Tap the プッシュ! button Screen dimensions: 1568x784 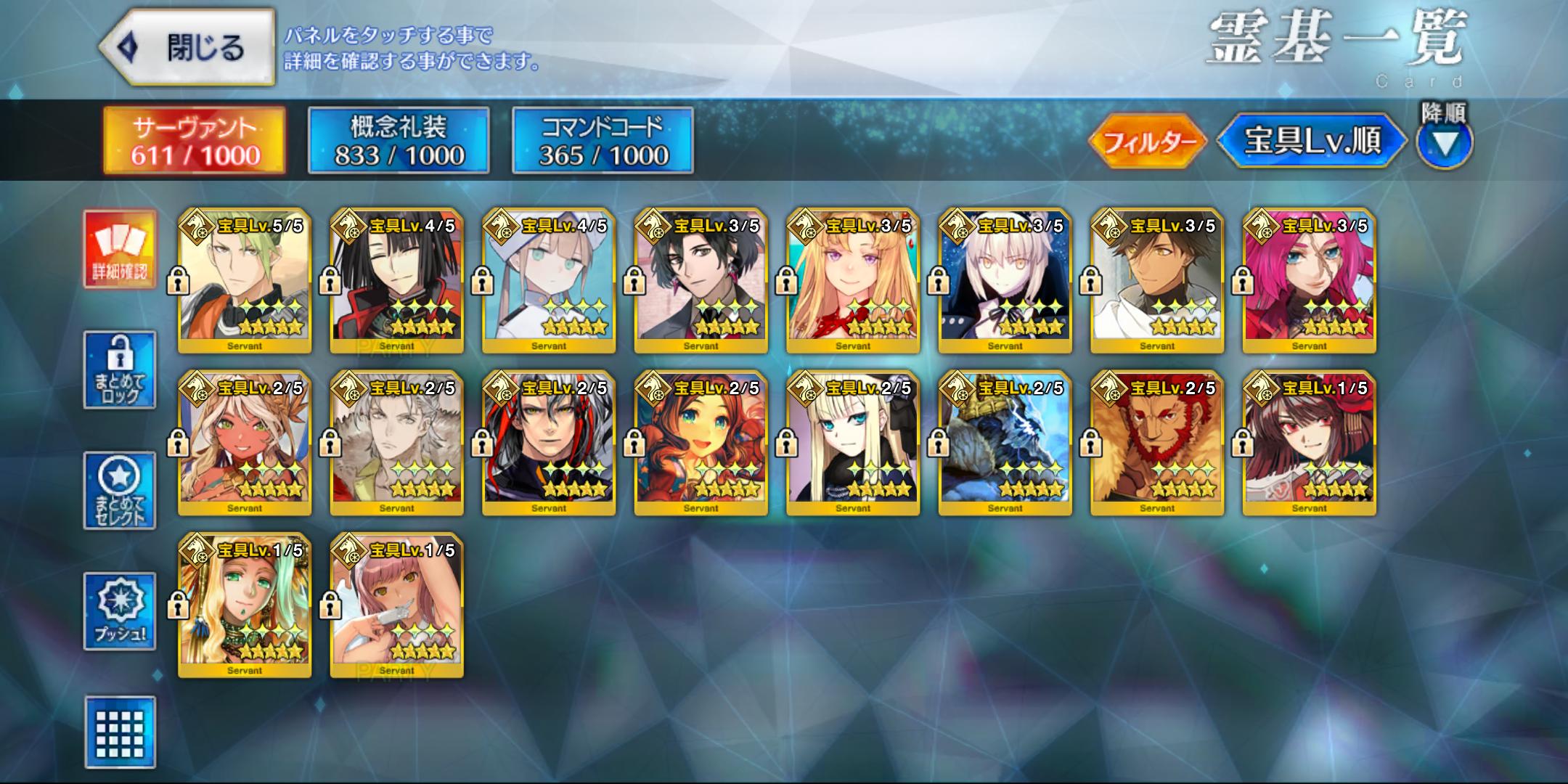[120, 611]
